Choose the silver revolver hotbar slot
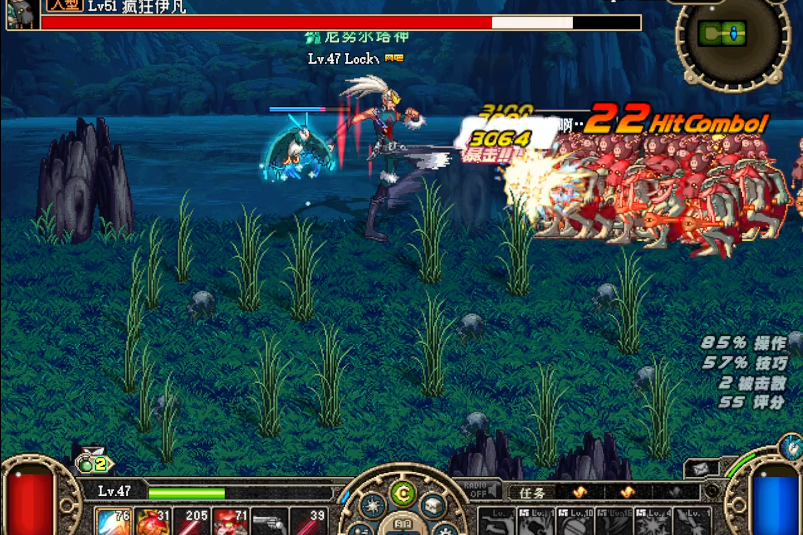The height and width of the screenshot is (535, 803). point(269,522)
